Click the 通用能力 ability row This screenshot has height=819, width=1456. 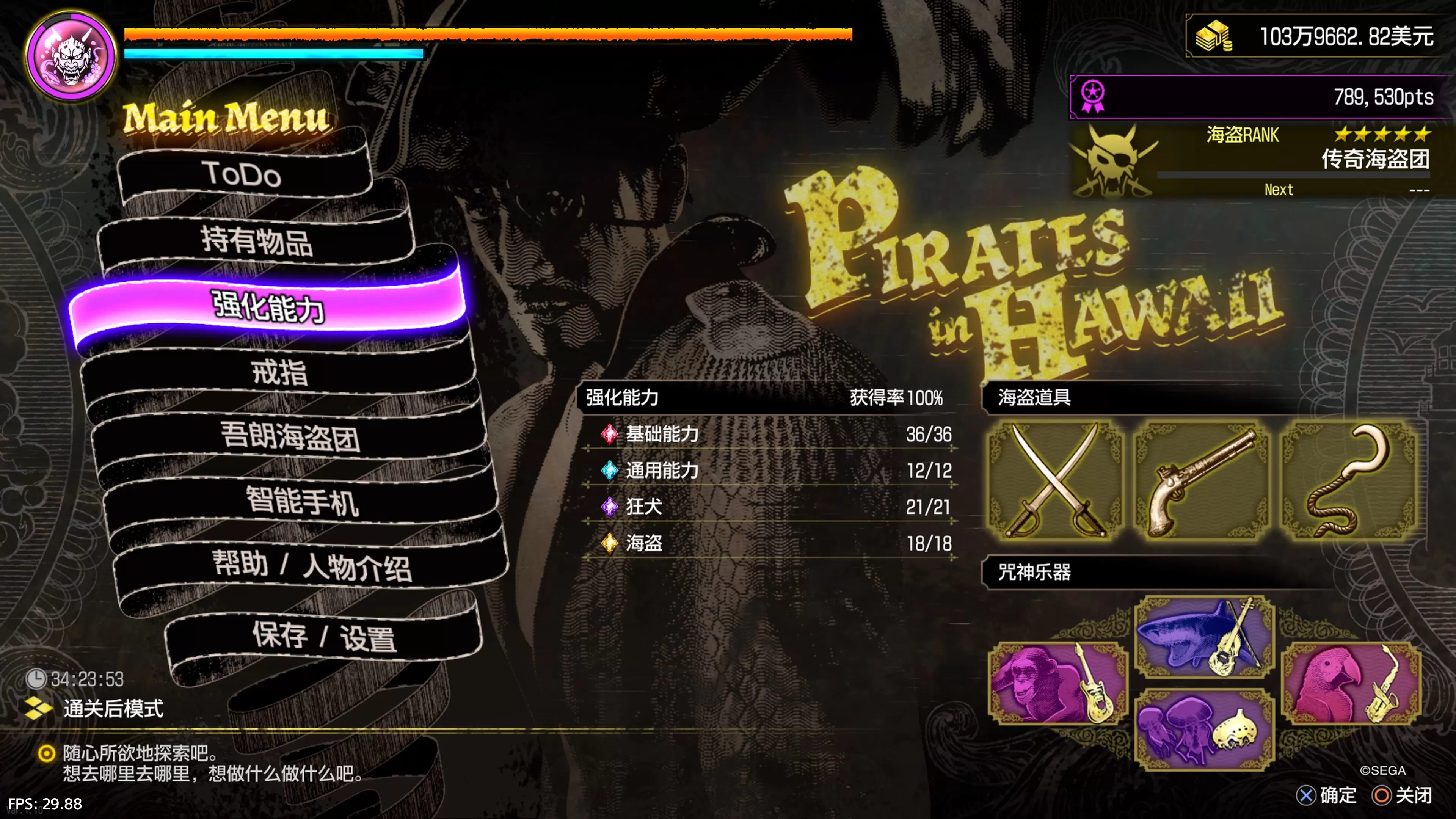(769, 470)
